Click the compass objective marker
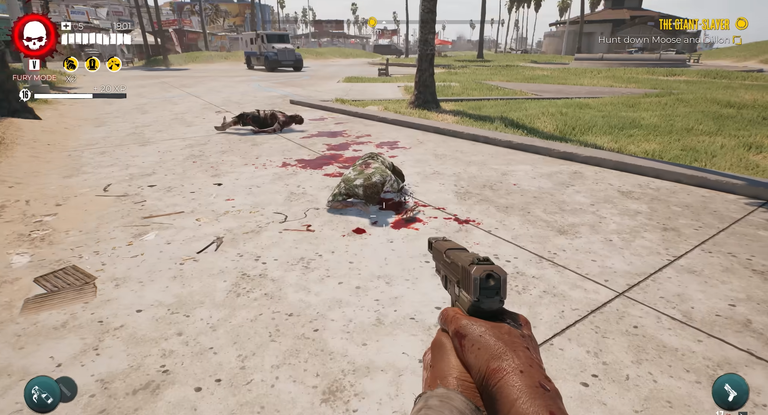Image resolution: width=768 pixels, height=415 pixels. pyautogui.click(x=372, y=21)
